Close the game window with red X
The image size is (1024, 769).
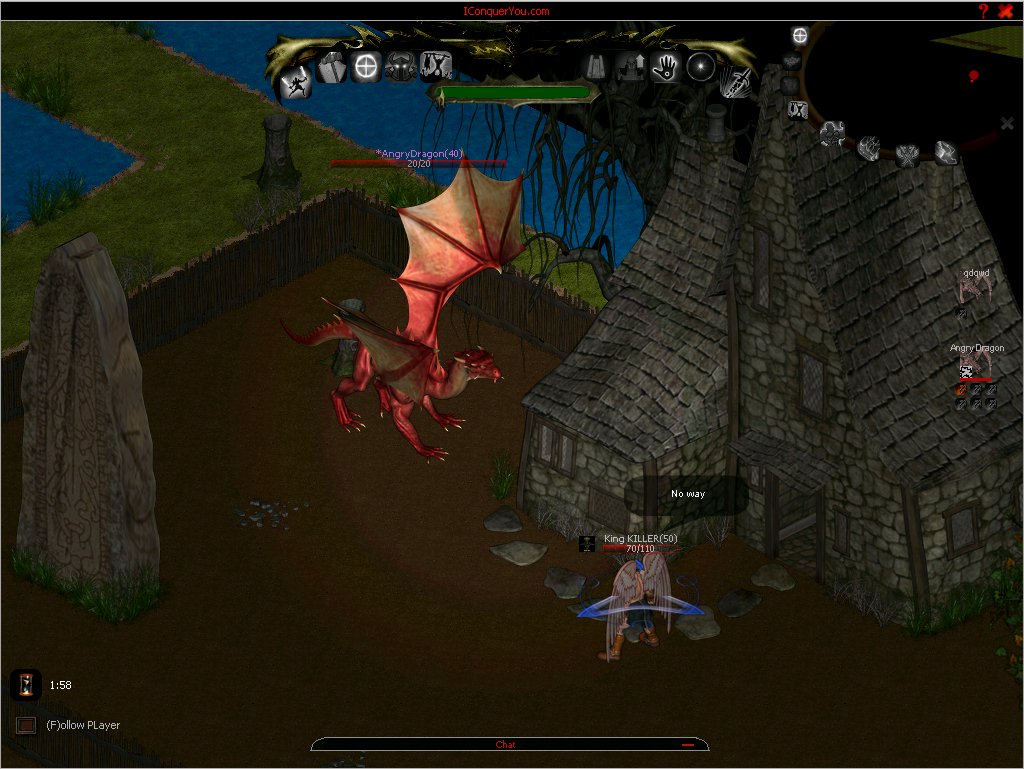[x=1006, y=11]
